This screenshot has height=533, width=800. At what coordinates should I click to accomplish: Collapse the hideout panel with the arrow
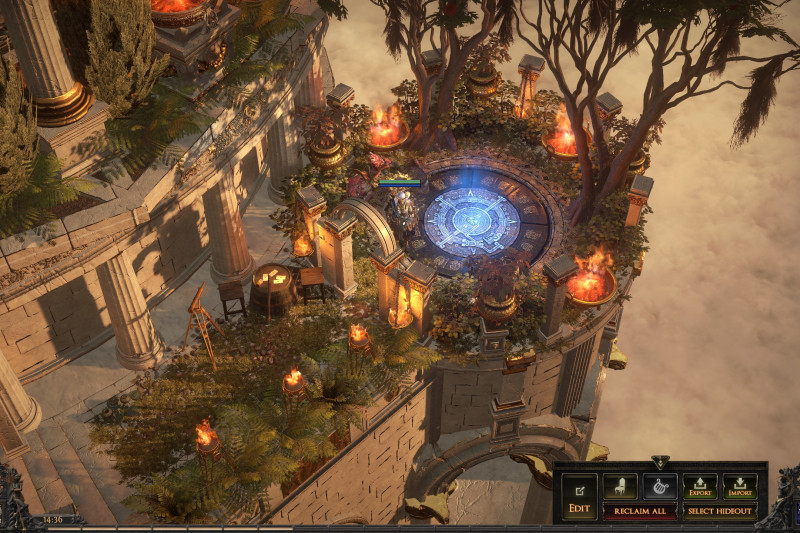[660, 463]
